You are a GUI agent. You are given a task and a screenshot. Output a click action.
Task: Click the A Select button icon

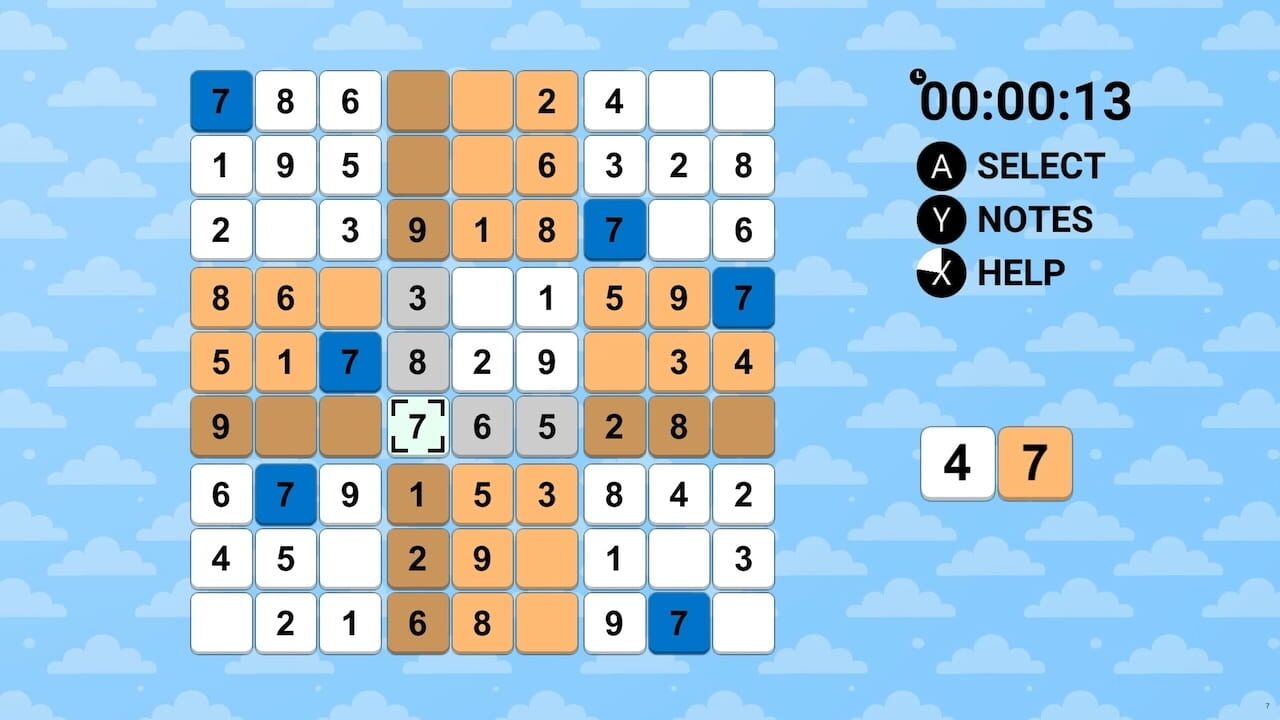(x=940, y=167)
